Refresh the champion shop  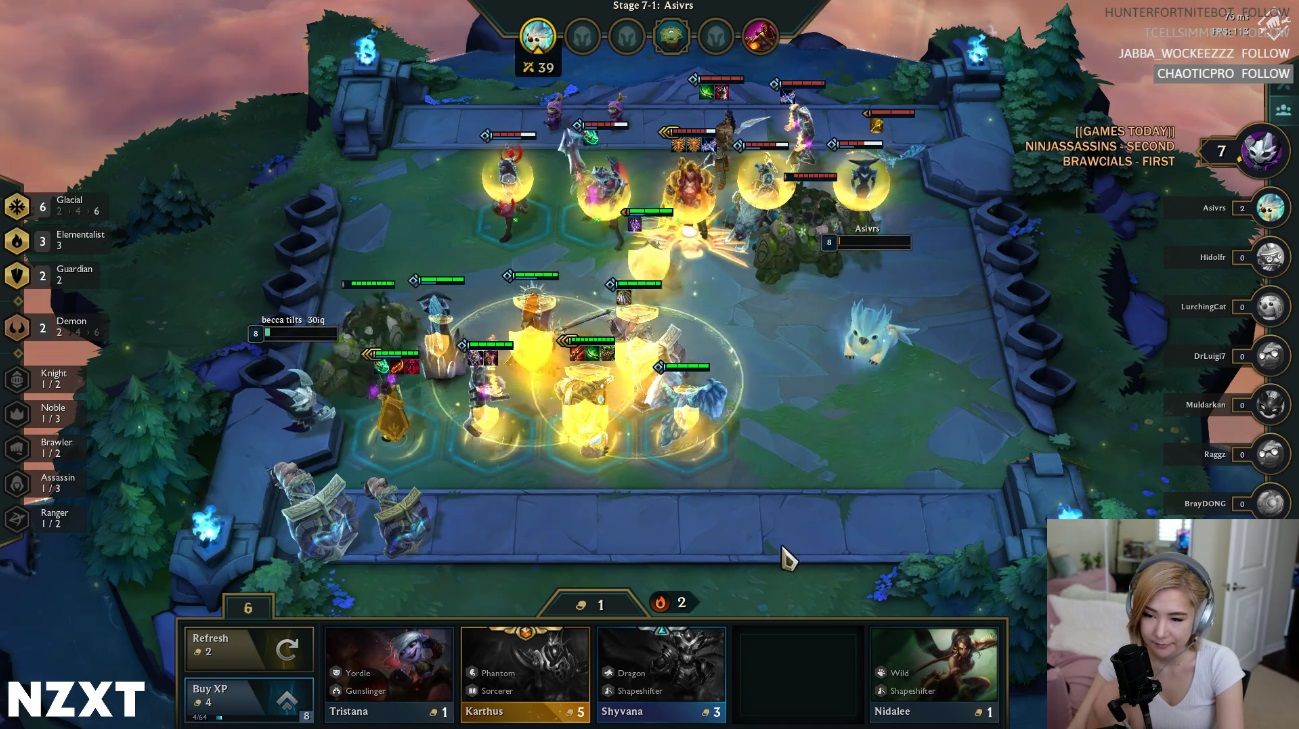(x=249, y=649)
